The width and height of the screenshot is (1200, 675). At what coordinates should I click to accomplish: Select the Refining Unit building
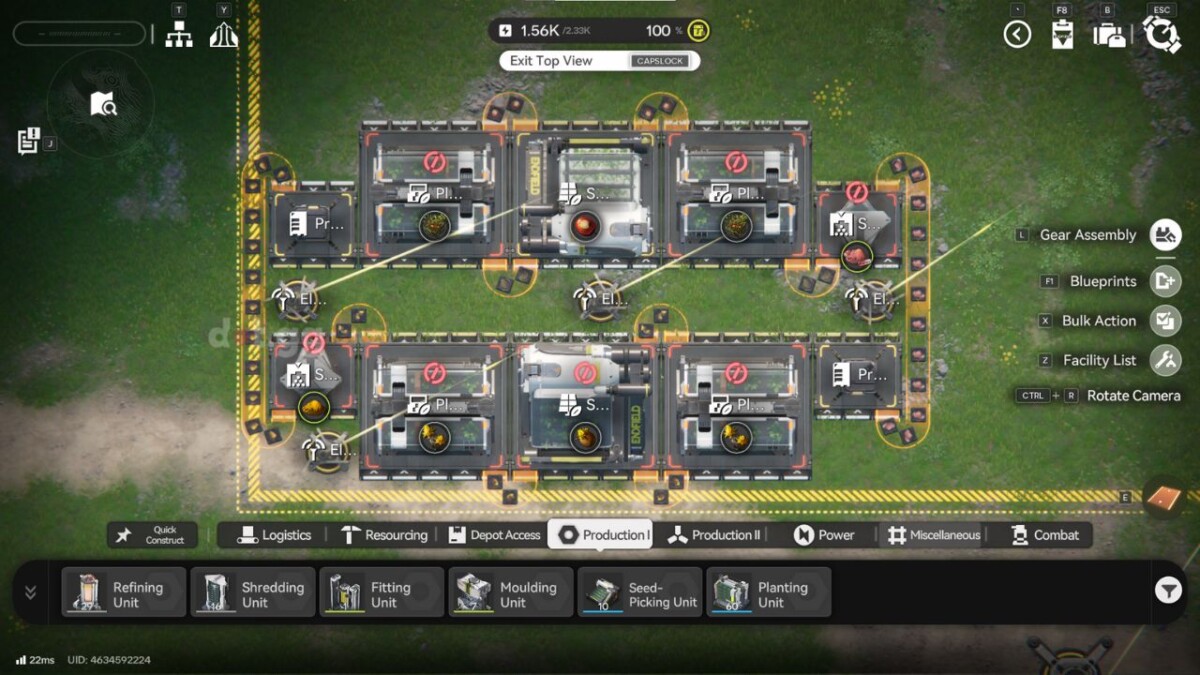point(124,593)
